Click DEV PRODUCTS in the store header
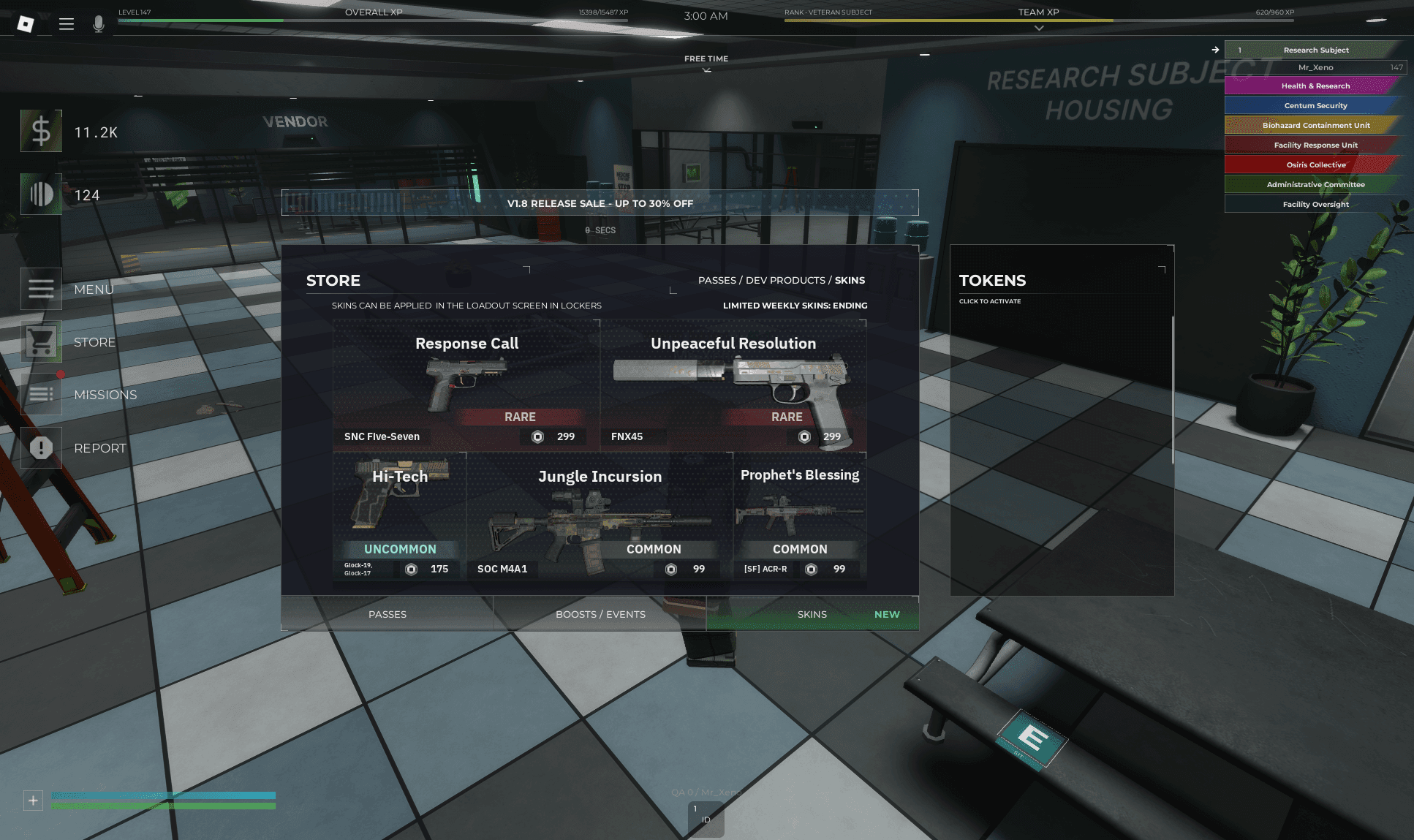Screen dimensions: 1414x840 pos(785,280)
